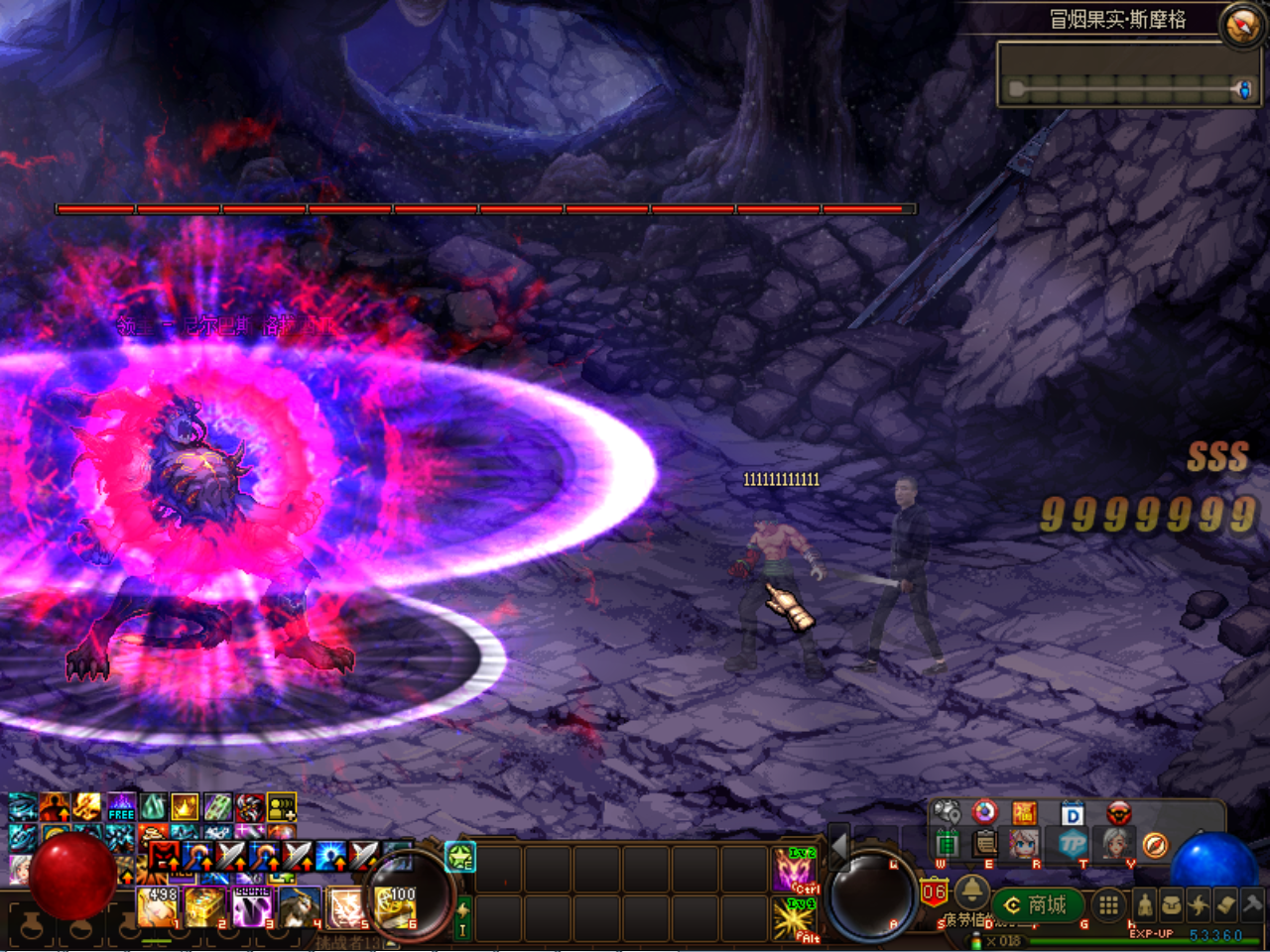The width and height of the screenshot is (1270, 952).
Task: Click the purple FREE buff icon
Action: point(121,806)
